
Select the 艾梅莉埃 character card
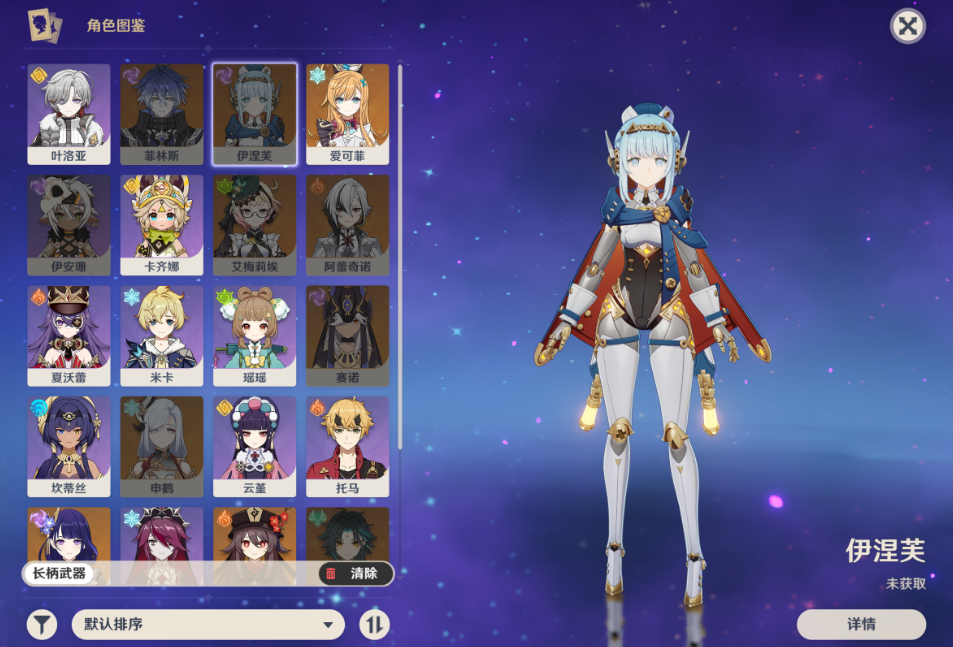click(254, 224)
